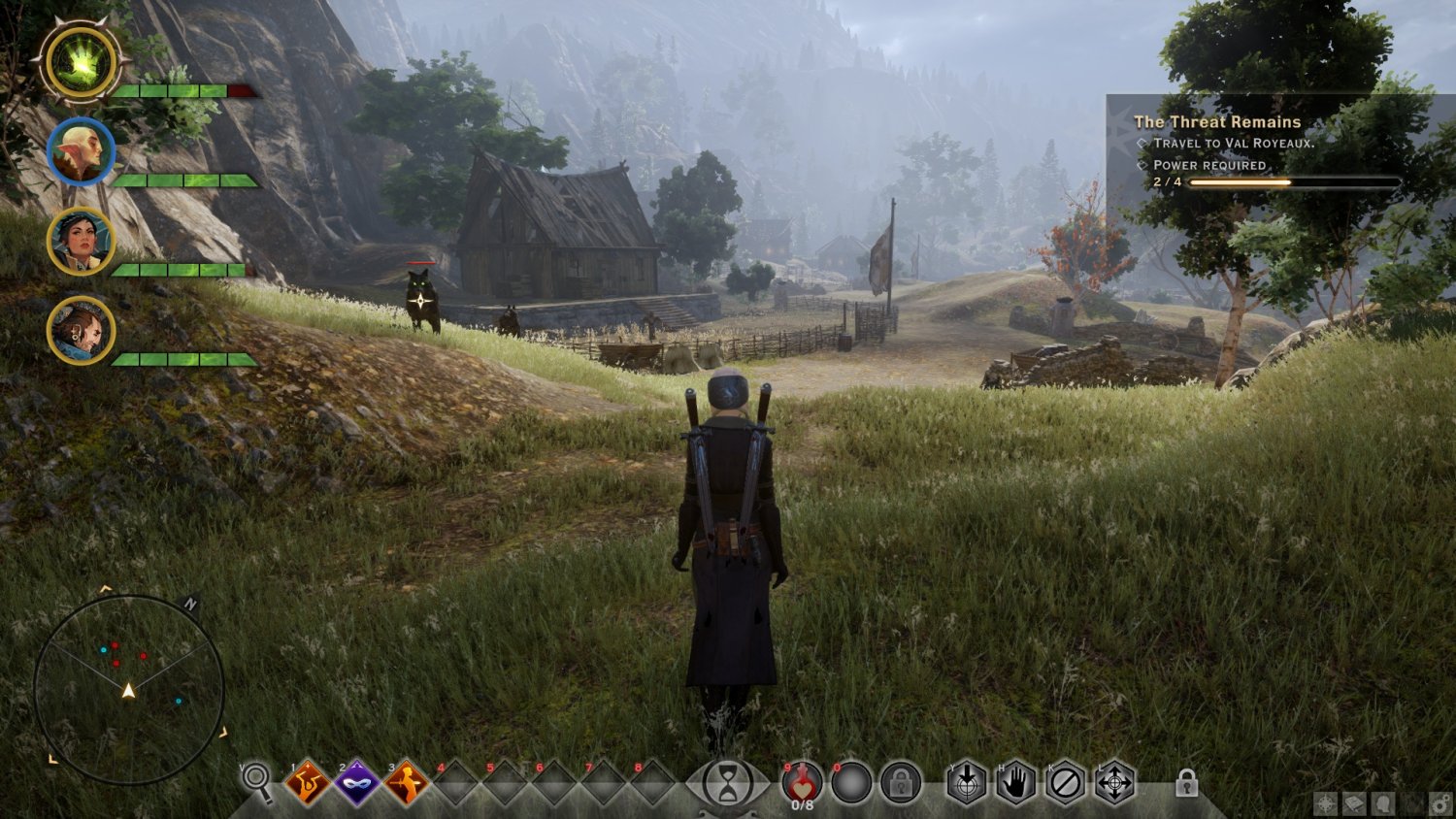Activate the purple mask stealth ability

coord(357,783)
